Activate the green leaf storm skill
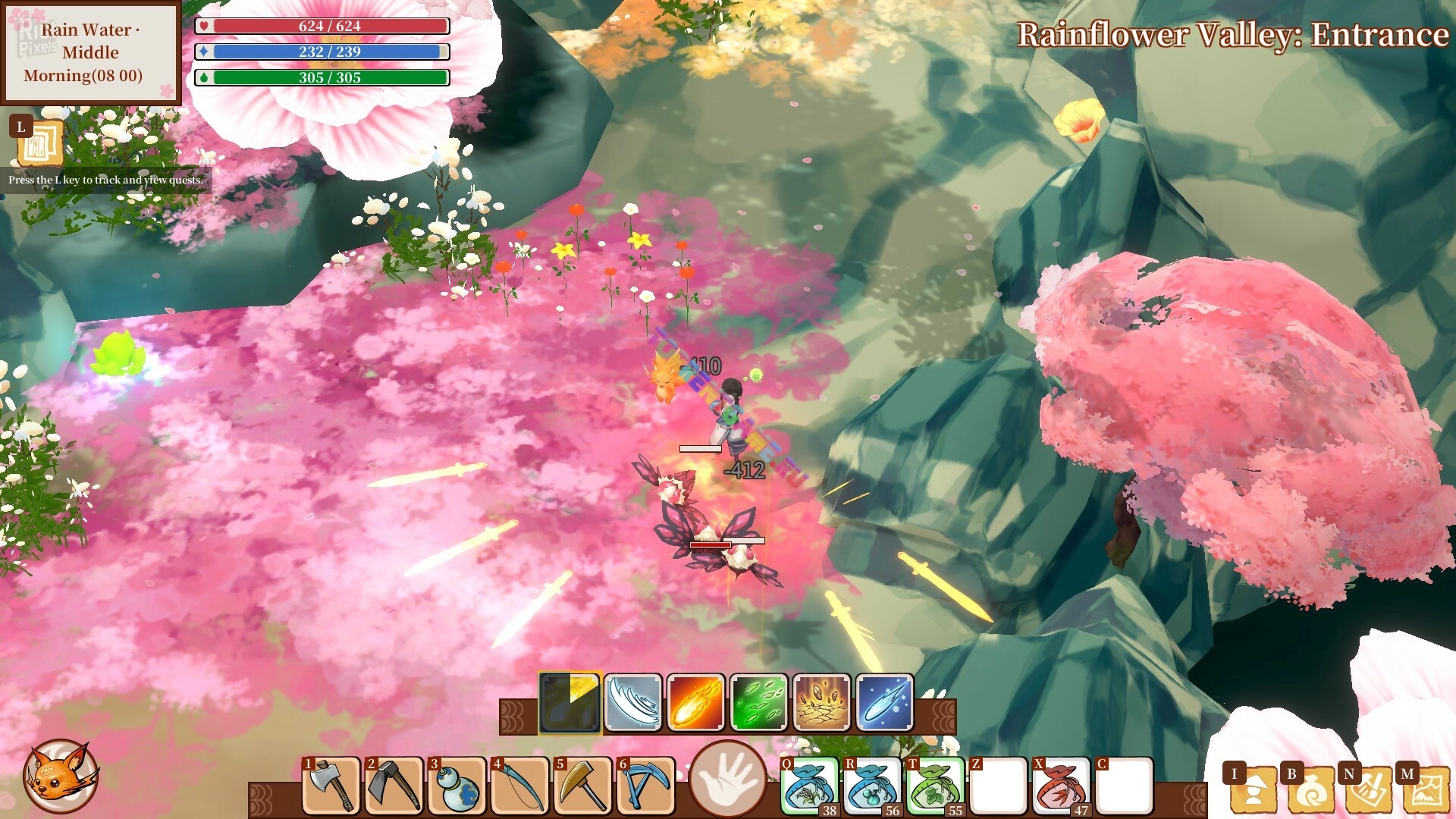This screenshot has width=1456, height=819. (x=759, y=702)
